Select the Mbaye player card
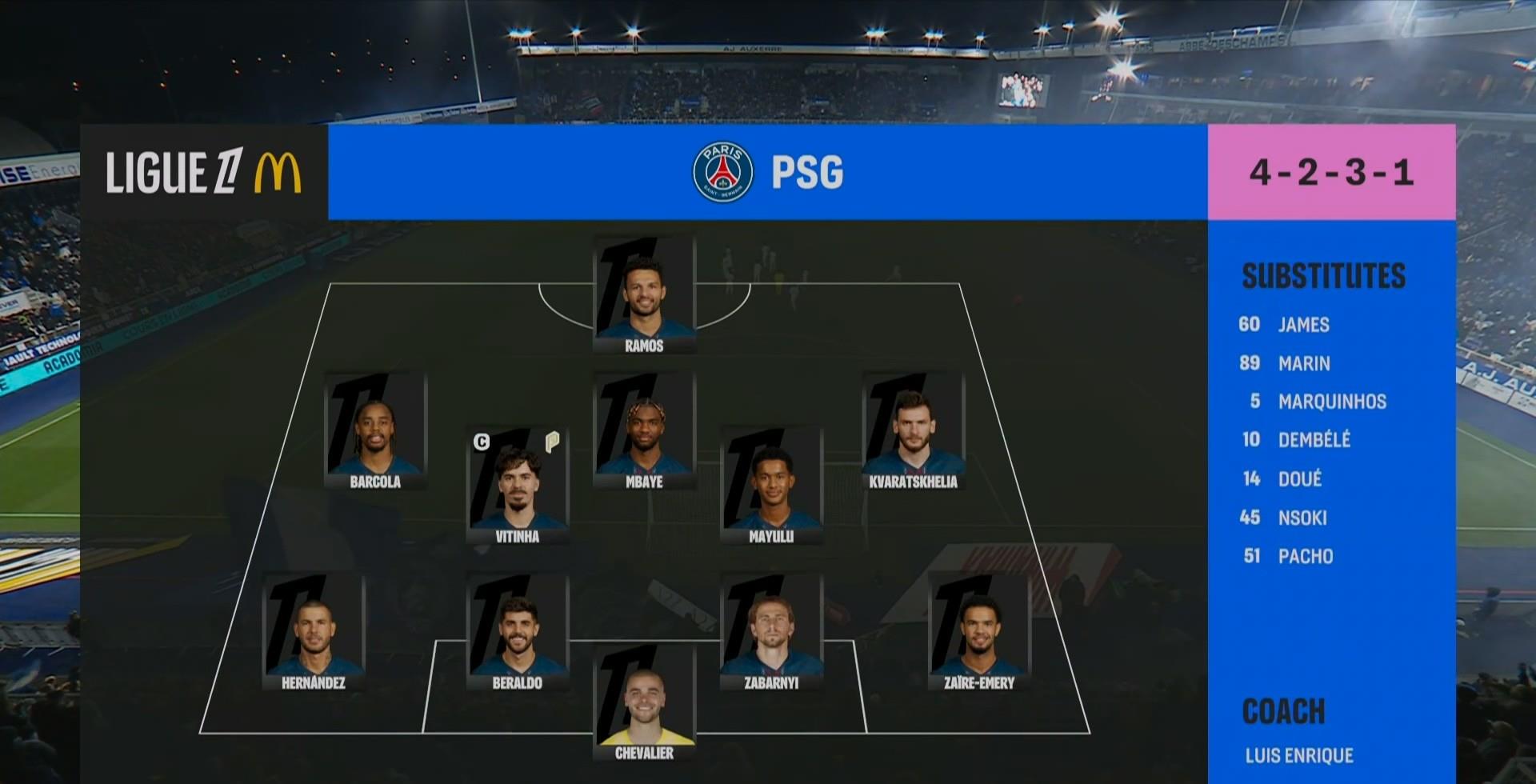The width and height of the screenshot is (1536, 784). (x=644, y=432)
